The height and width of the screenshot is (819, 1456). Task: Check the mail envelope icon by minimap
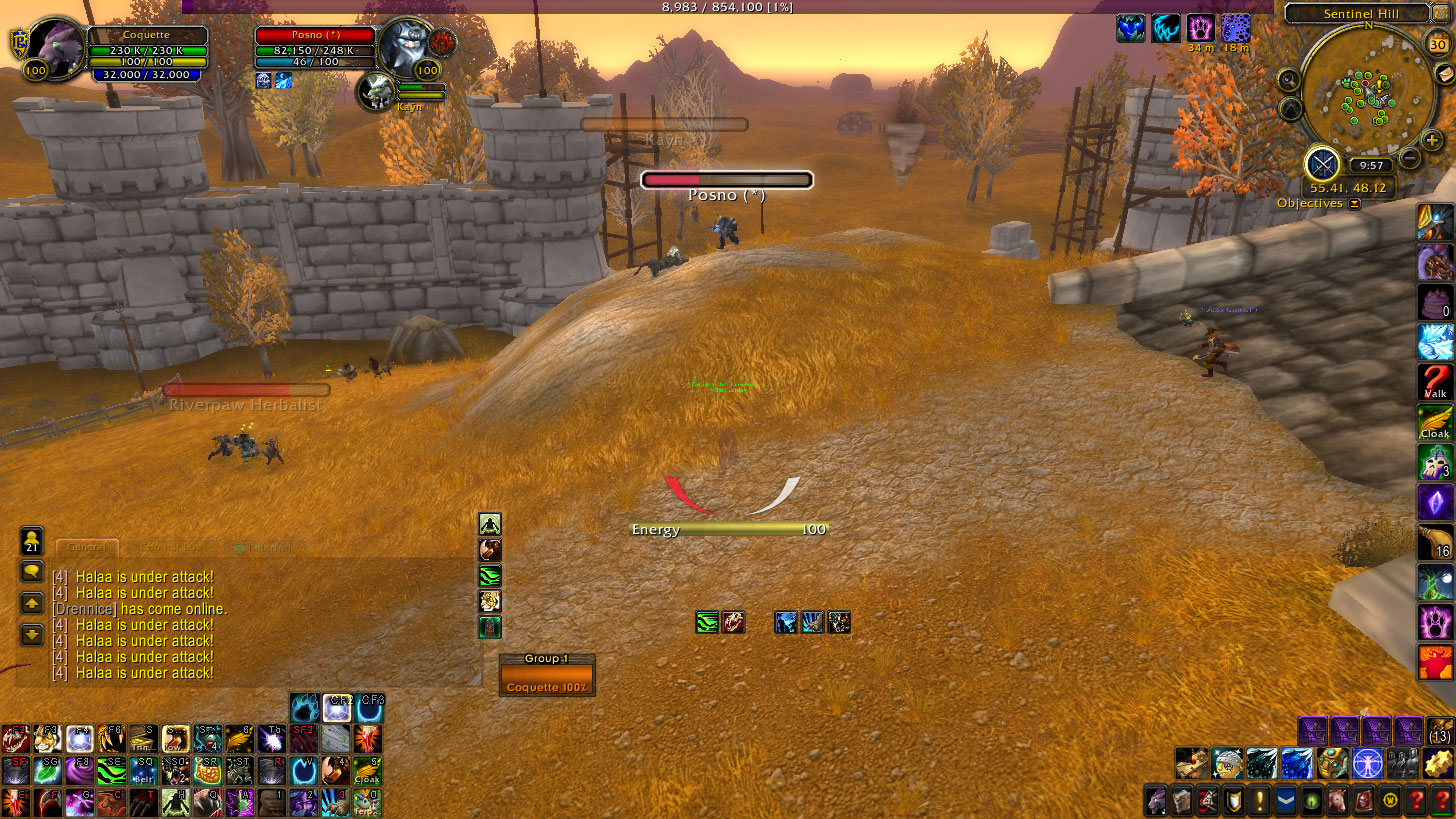tap(1446, 75)
